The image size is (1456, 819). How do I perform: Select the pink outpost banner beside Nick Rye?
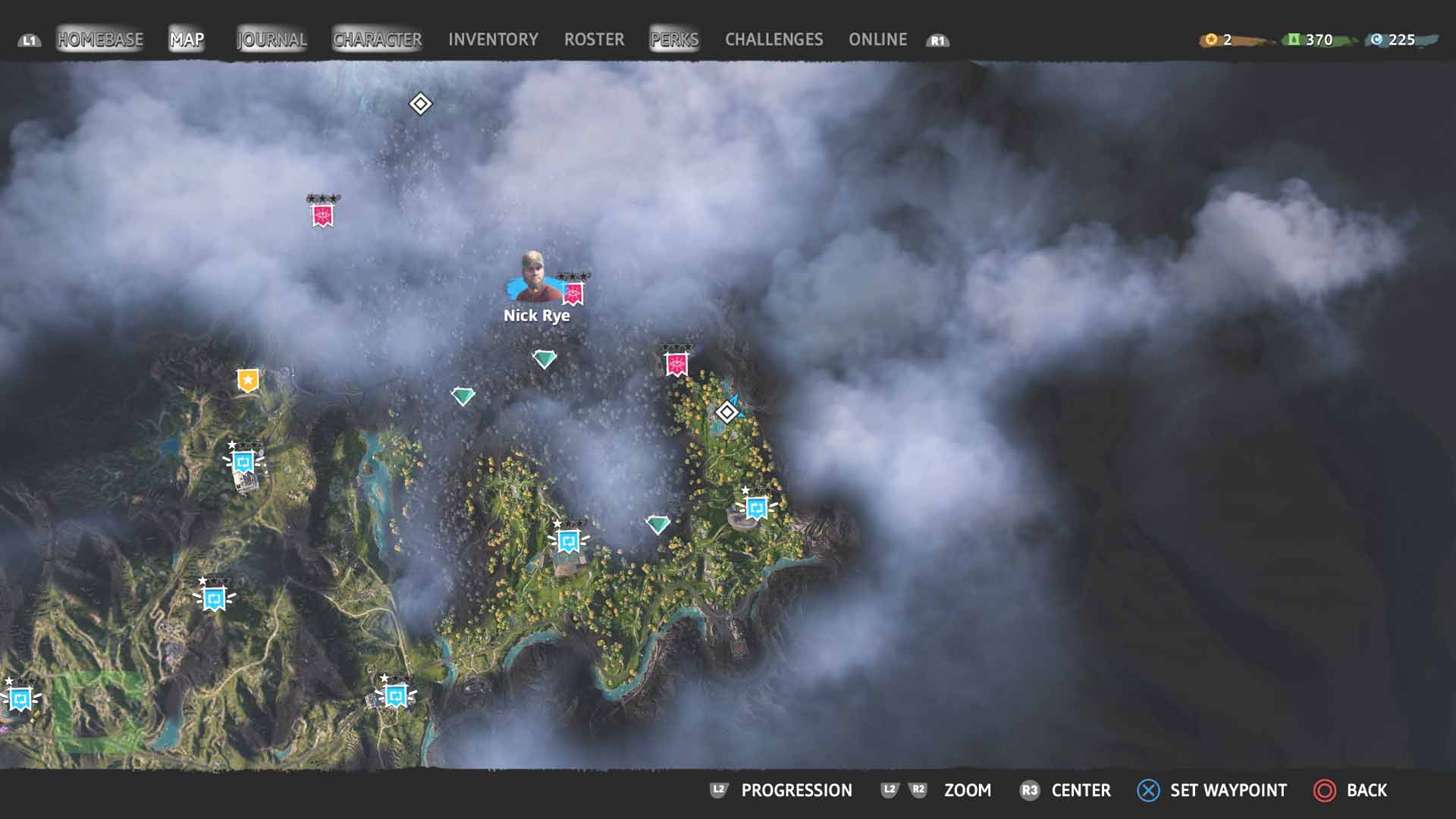[x=573, y=292]
